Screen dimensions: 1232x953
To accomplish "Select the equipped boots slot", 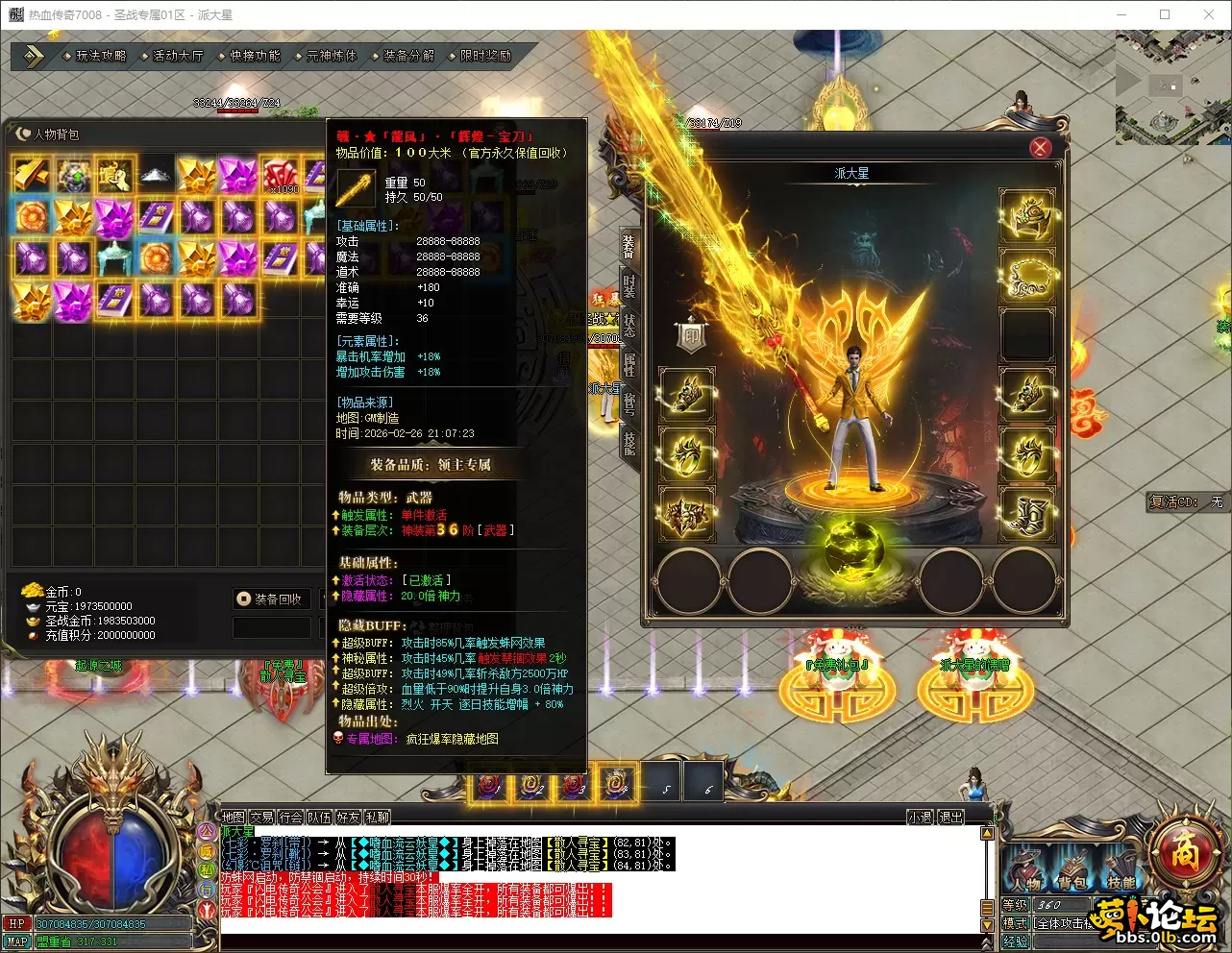I will click(x=1027, y=513).
